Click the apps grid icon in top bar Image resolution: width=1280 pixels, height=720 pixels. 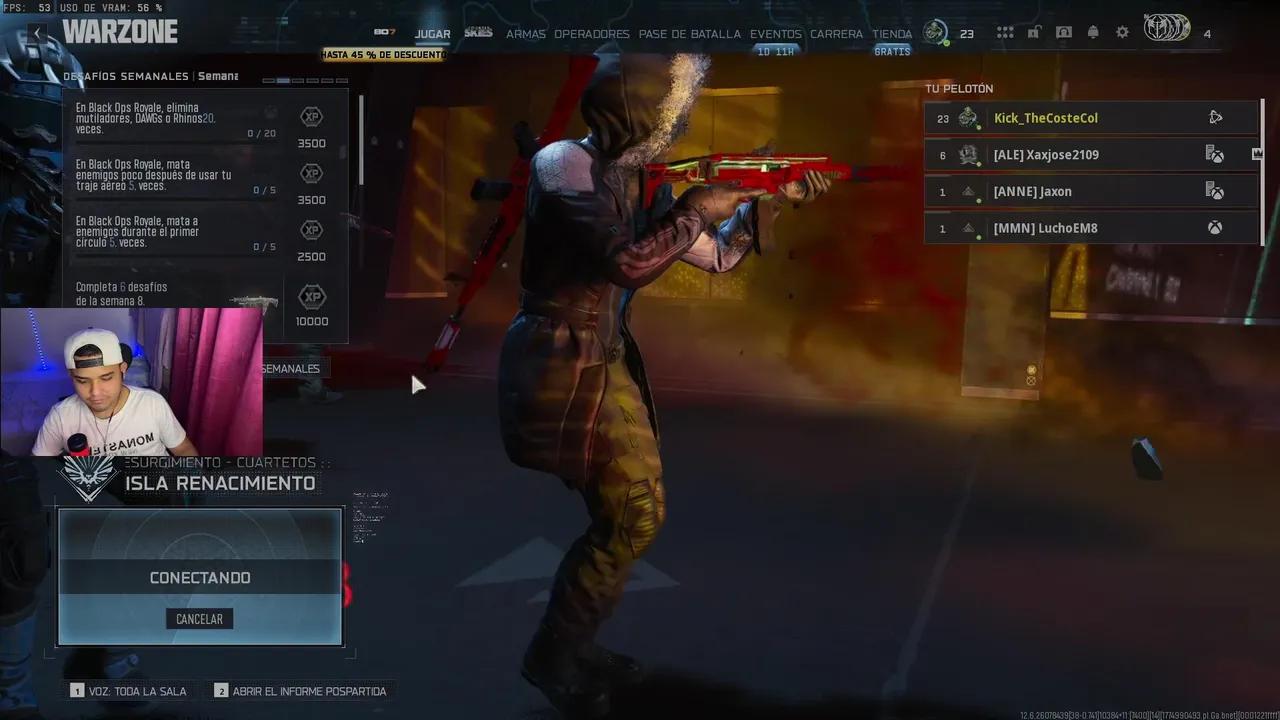[x=1005, y=32]
